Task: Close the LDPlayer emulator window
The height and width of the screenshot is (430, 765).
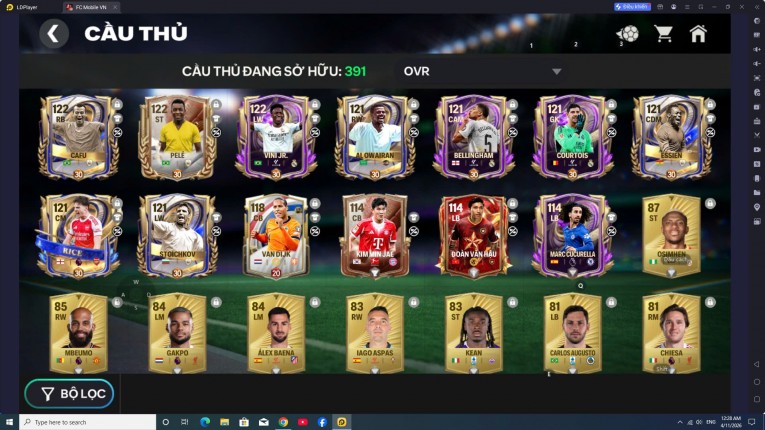Action: 755,6
